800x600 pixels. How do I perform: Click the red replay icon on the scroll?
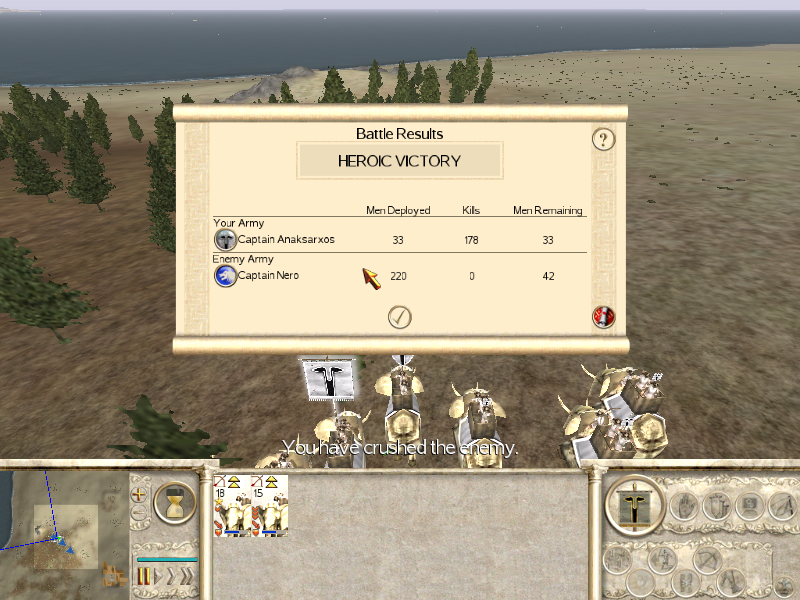[603, 317]
